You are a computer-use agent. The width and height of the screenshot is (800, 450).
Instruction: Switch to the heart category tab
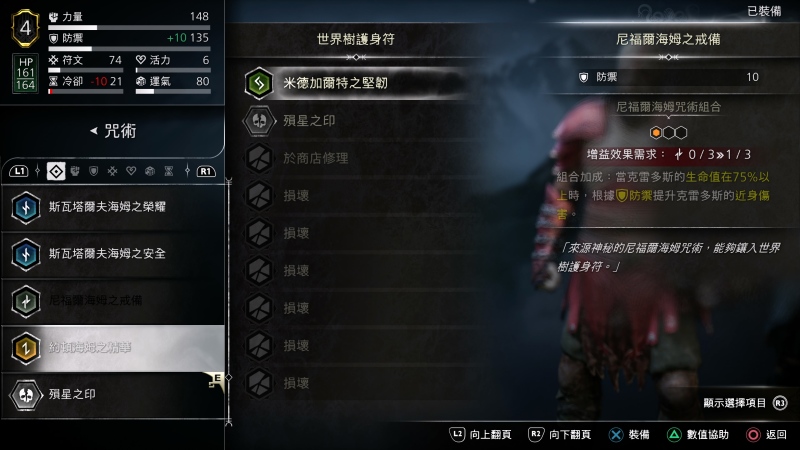coord(130,171)
